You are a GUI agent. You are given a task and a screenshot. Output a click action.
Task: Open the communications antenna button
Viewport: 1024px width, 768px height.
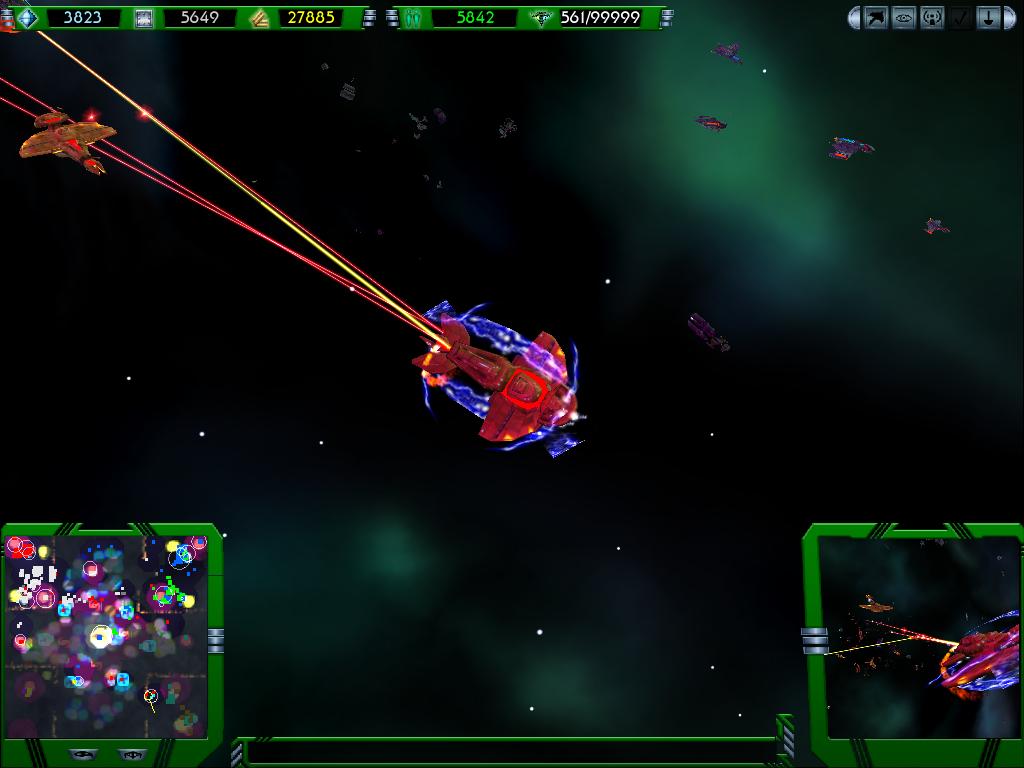pos(932,18)
